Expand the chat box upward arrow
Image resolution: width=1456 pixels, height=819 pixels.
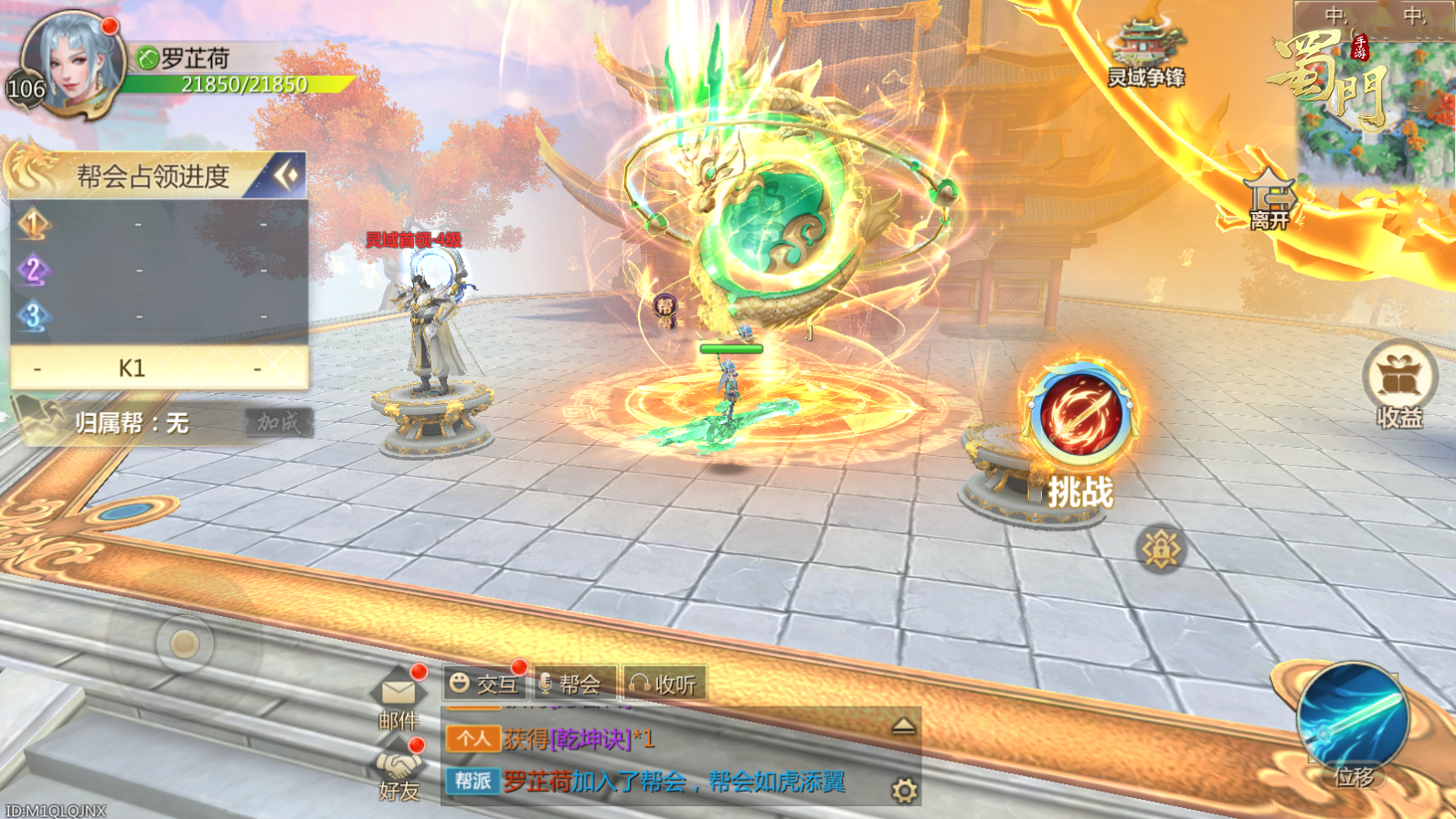[903, 726]
